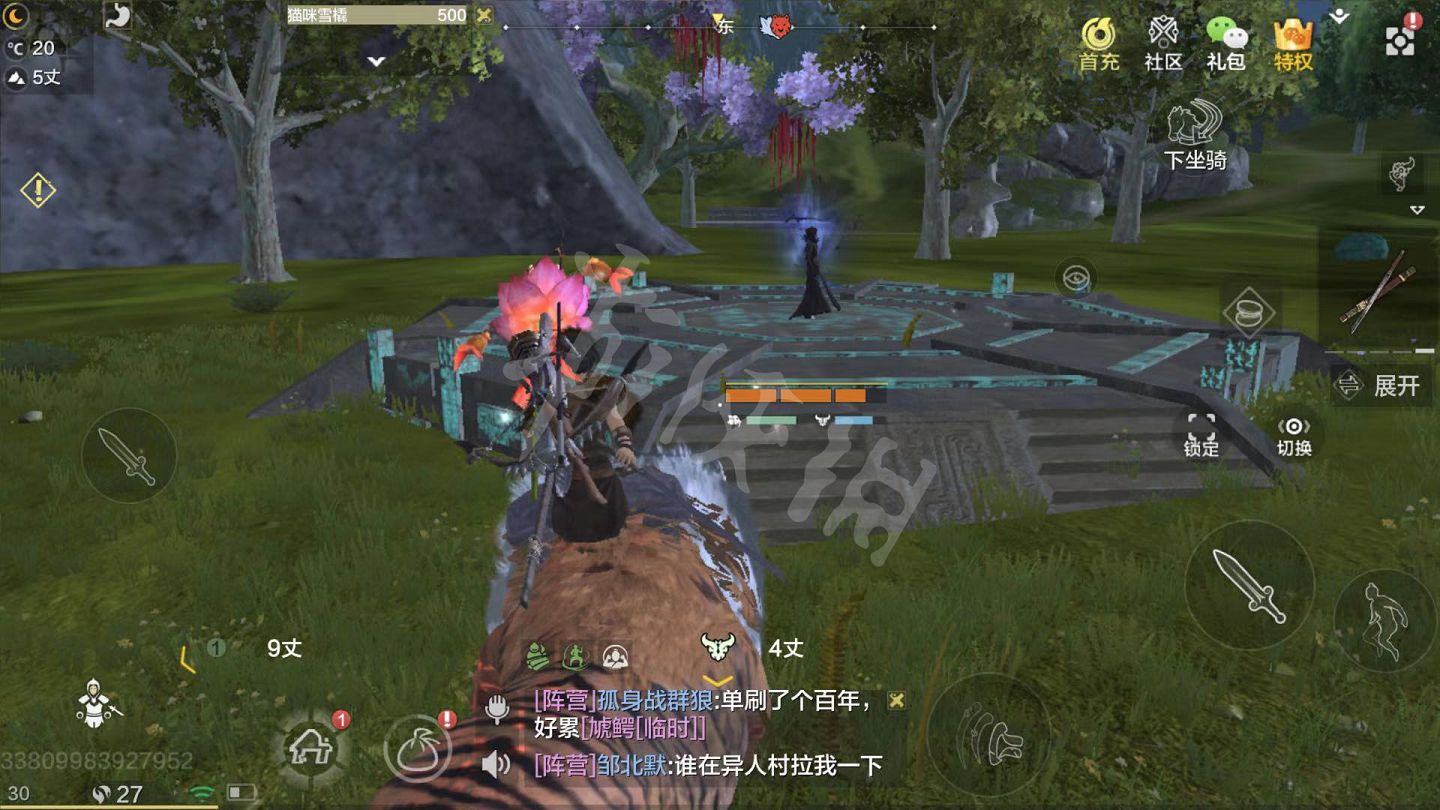Open the 特权 privilege menu

pyautogui.click(x=1293, y=43)
